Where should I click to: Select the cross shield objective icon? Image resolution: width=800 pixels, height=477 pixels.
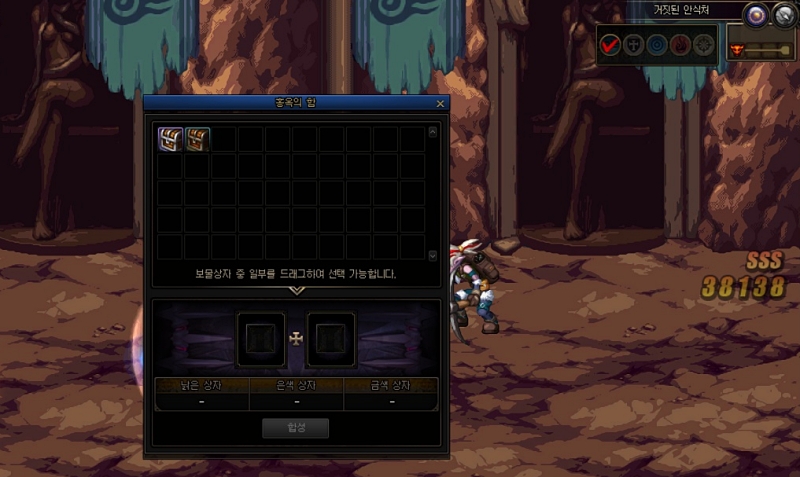634,44
